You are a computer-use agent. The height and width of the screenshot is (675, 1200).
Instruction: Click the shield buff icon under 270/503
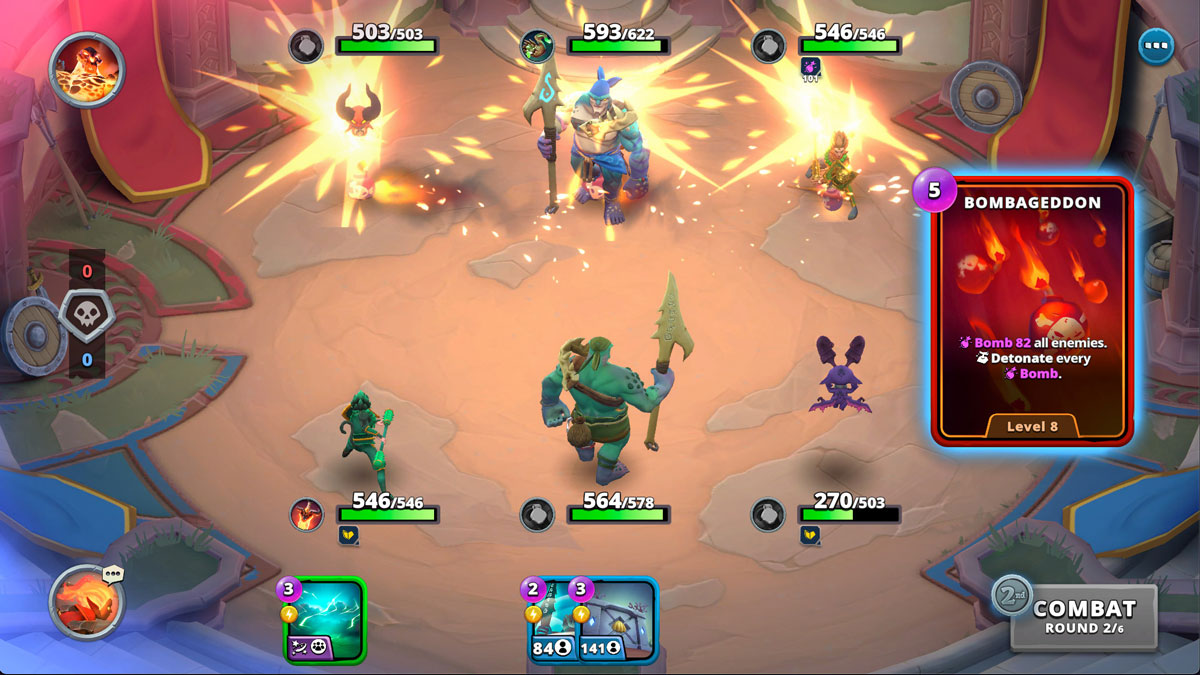click(810, 535)
